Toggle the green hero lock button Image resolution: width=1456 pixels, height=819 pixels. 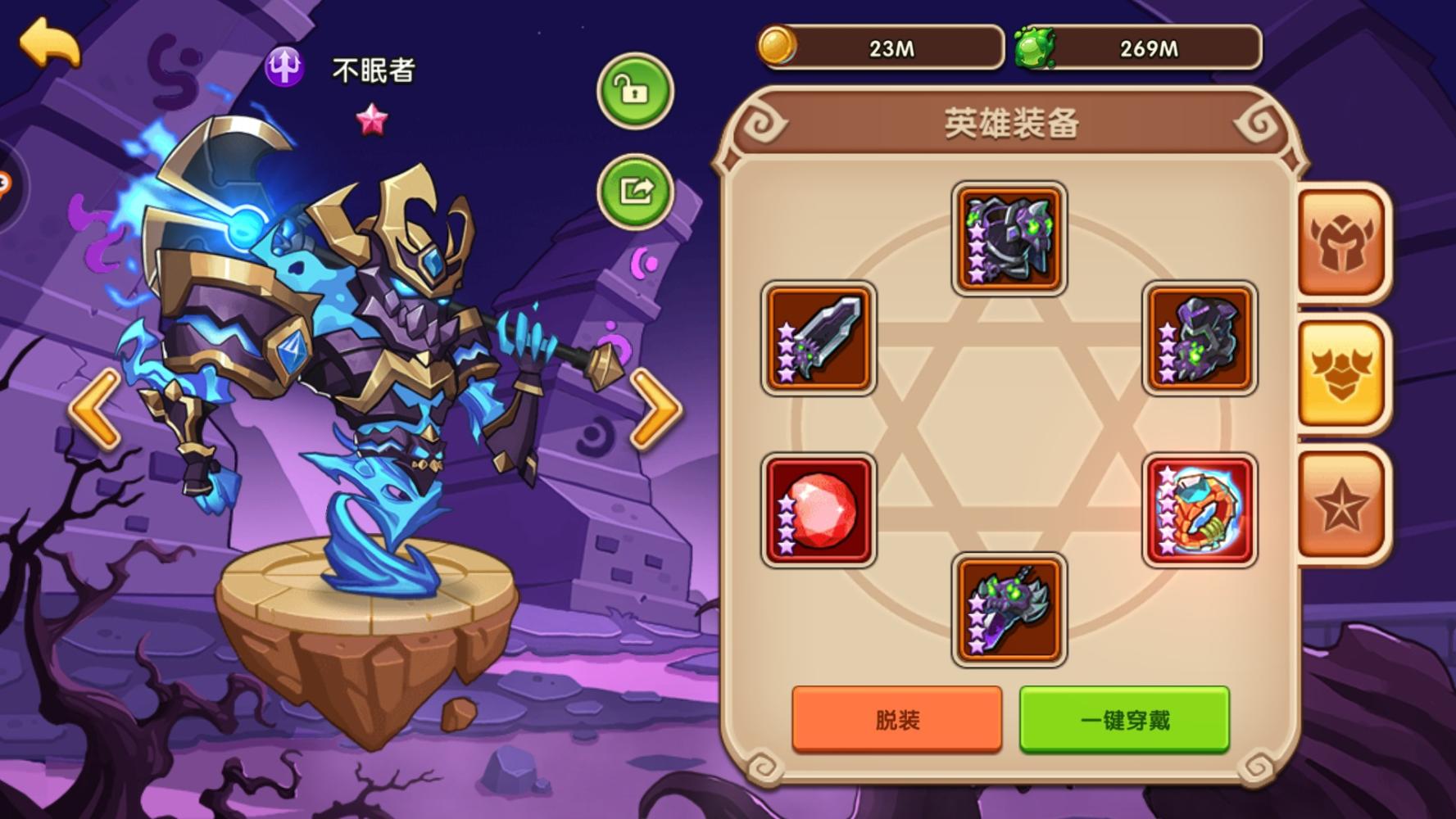pos(635,91)
